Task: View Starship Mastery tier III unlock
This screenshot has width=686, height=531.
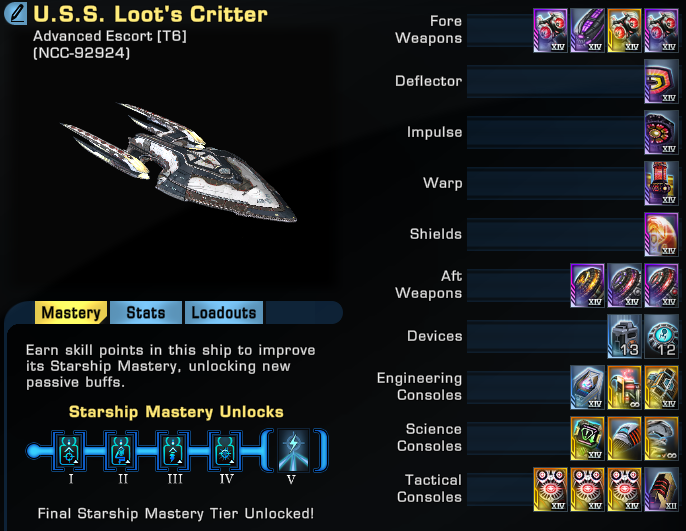Action: (x=174, y=450)
